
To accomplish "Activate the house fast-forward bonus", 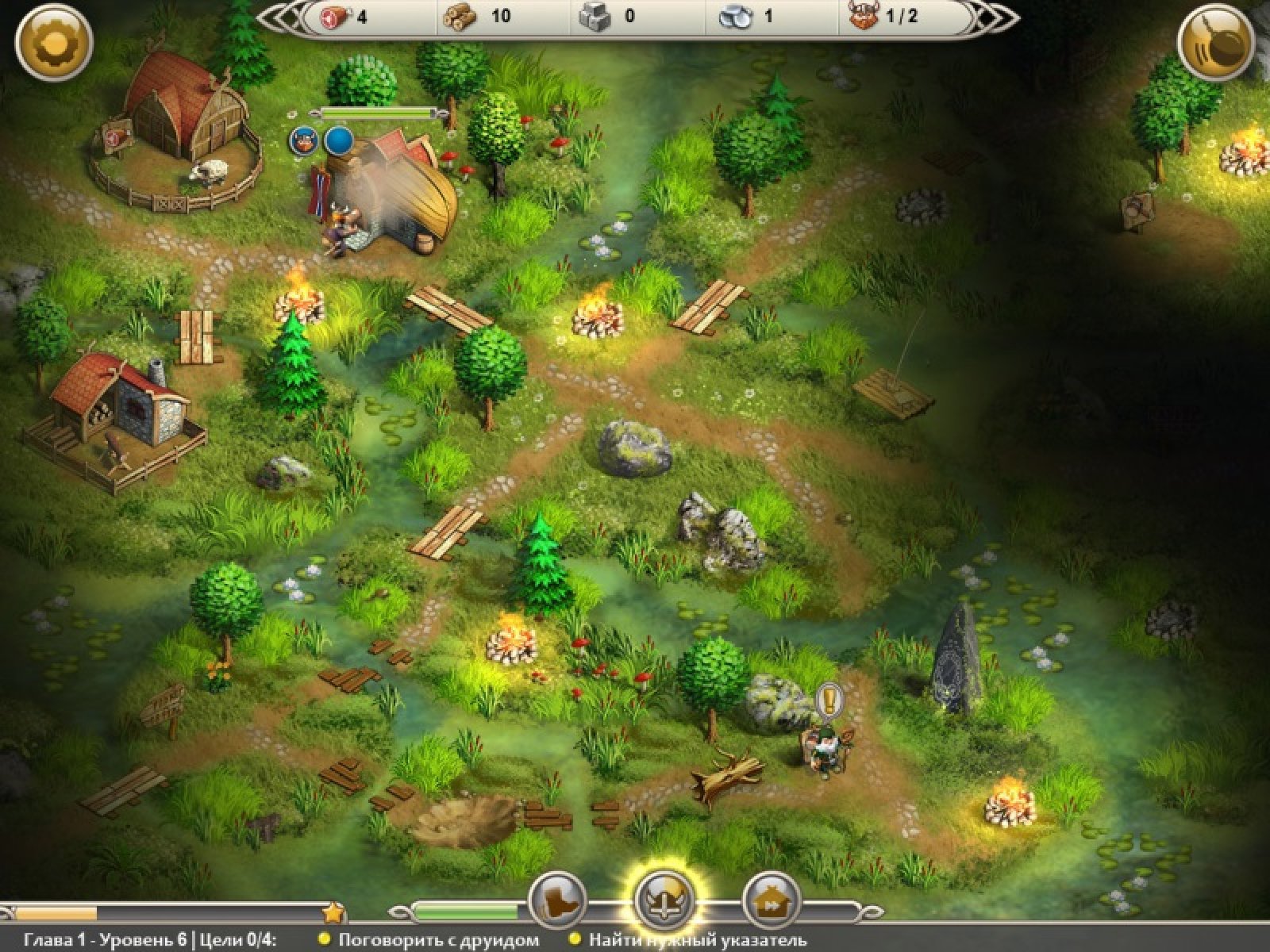I will (x=770, y=901).
